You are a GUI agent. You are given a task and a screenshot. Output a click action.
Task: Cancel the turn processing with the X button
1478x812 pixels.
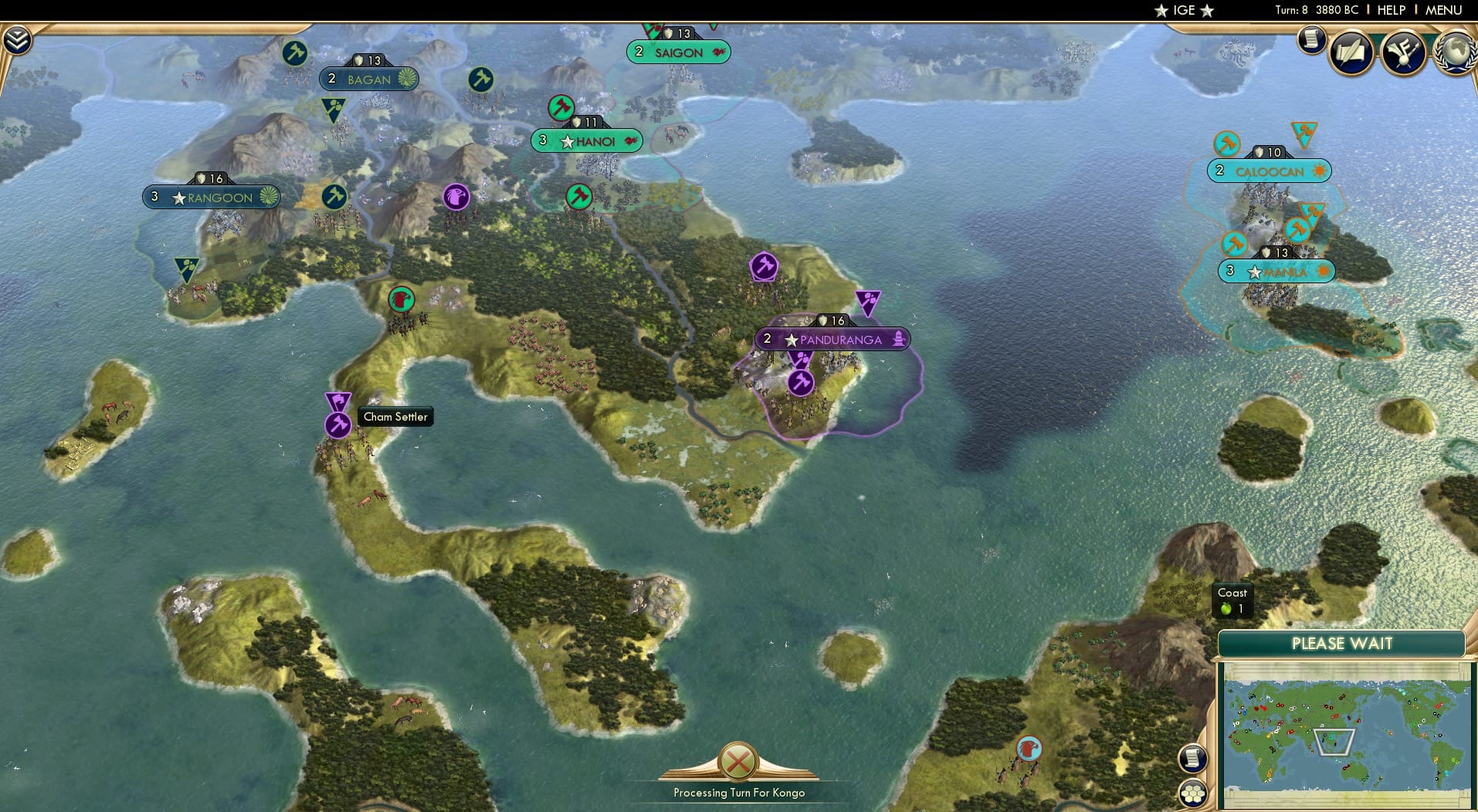pyautogui.click(x=737, y=763)
